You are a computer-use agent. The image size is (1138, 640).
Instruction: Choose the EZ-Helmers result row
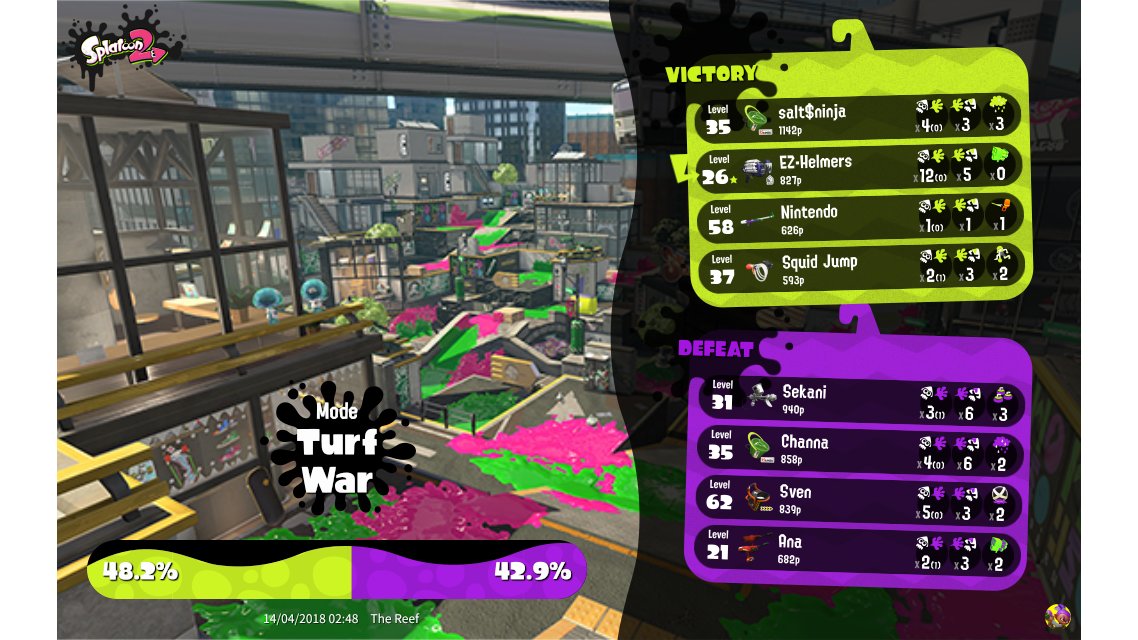click(x=858, y=166)
